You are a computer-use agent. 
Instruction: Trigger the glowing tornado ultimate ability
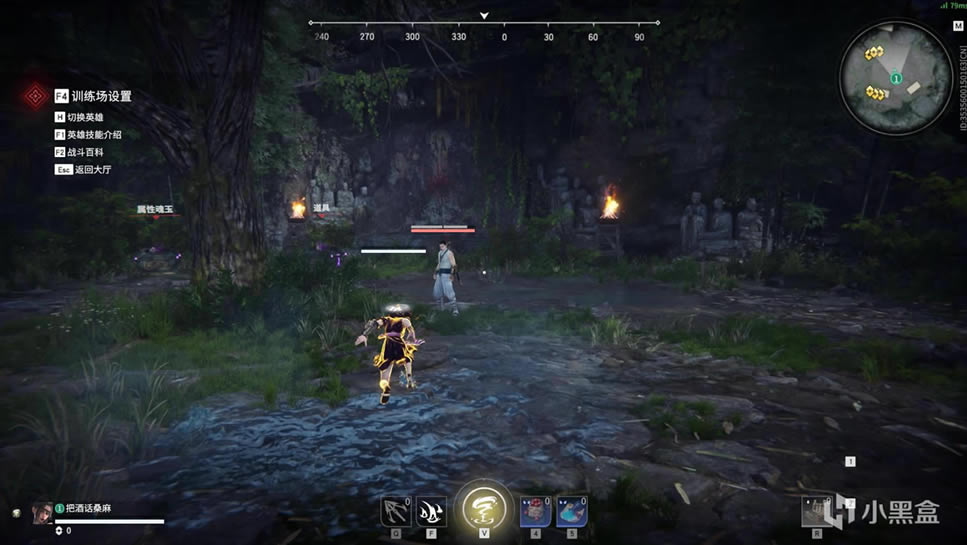(x=484, y=507)
